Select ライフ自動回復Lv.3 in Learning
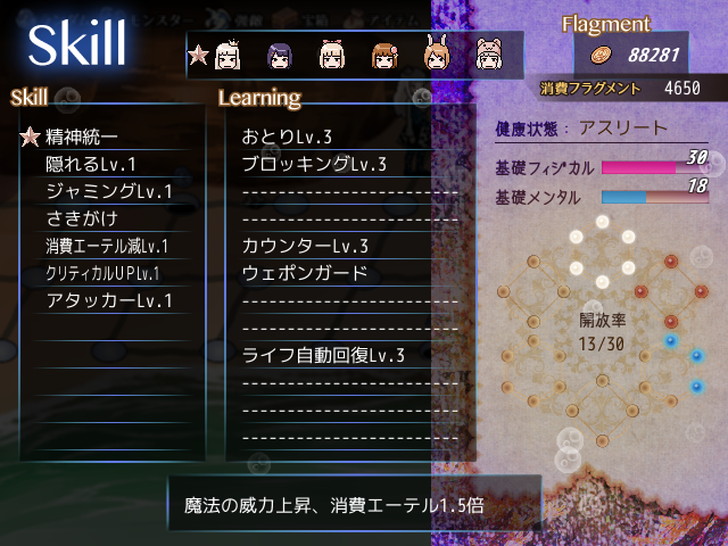The height and width of the screenshot is (546, 728). [x=323, y=354]
